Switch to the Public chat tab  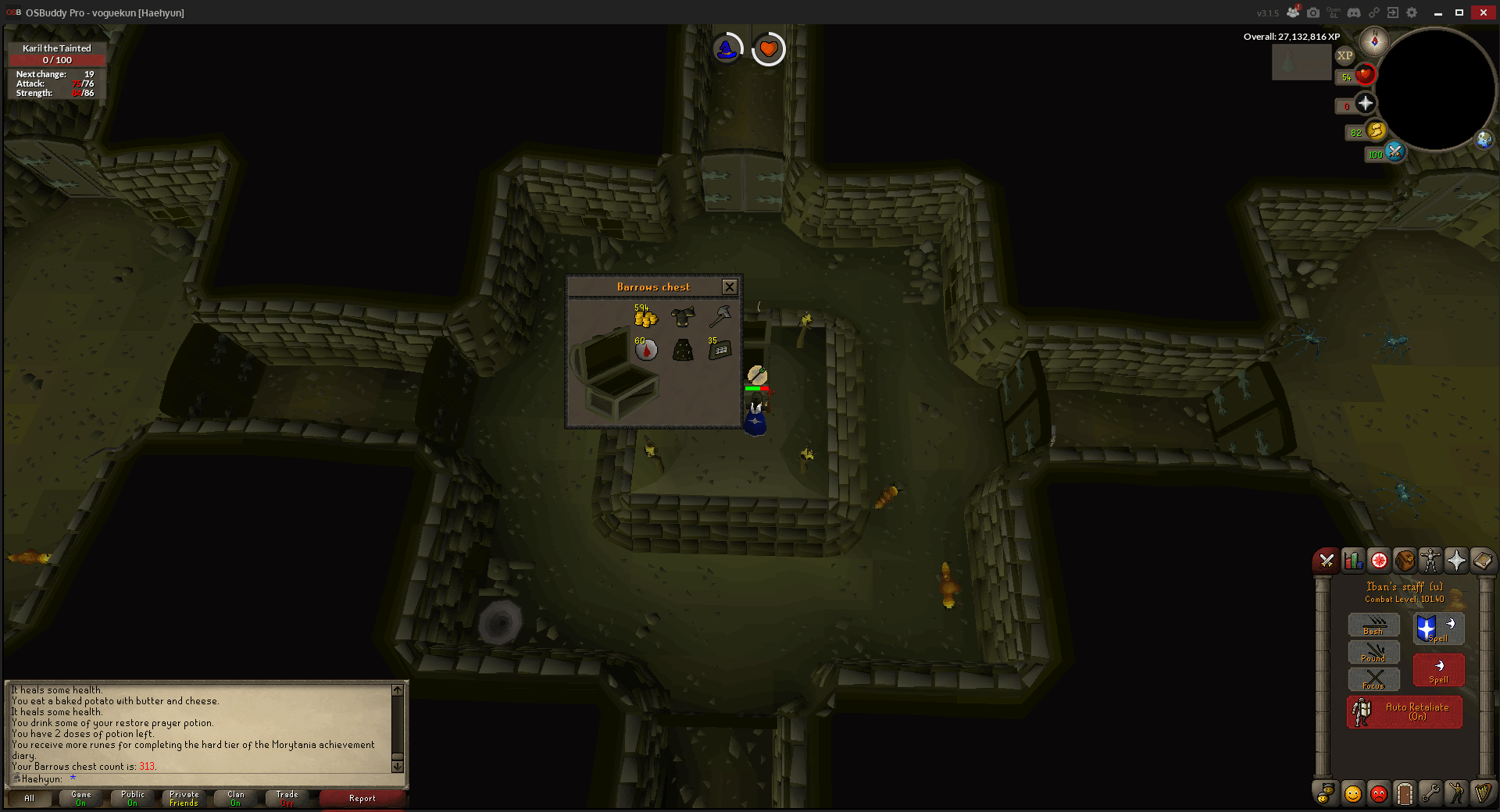[132, 798]
